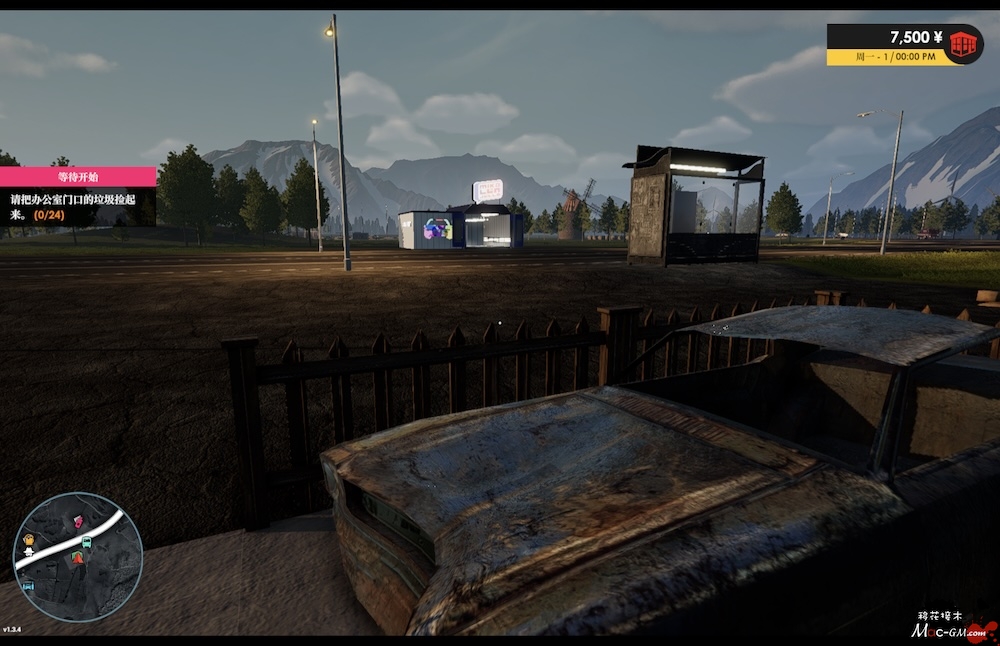1000x646 pixels.
Task: Open the circular minimap
Action: pos(77,557)
